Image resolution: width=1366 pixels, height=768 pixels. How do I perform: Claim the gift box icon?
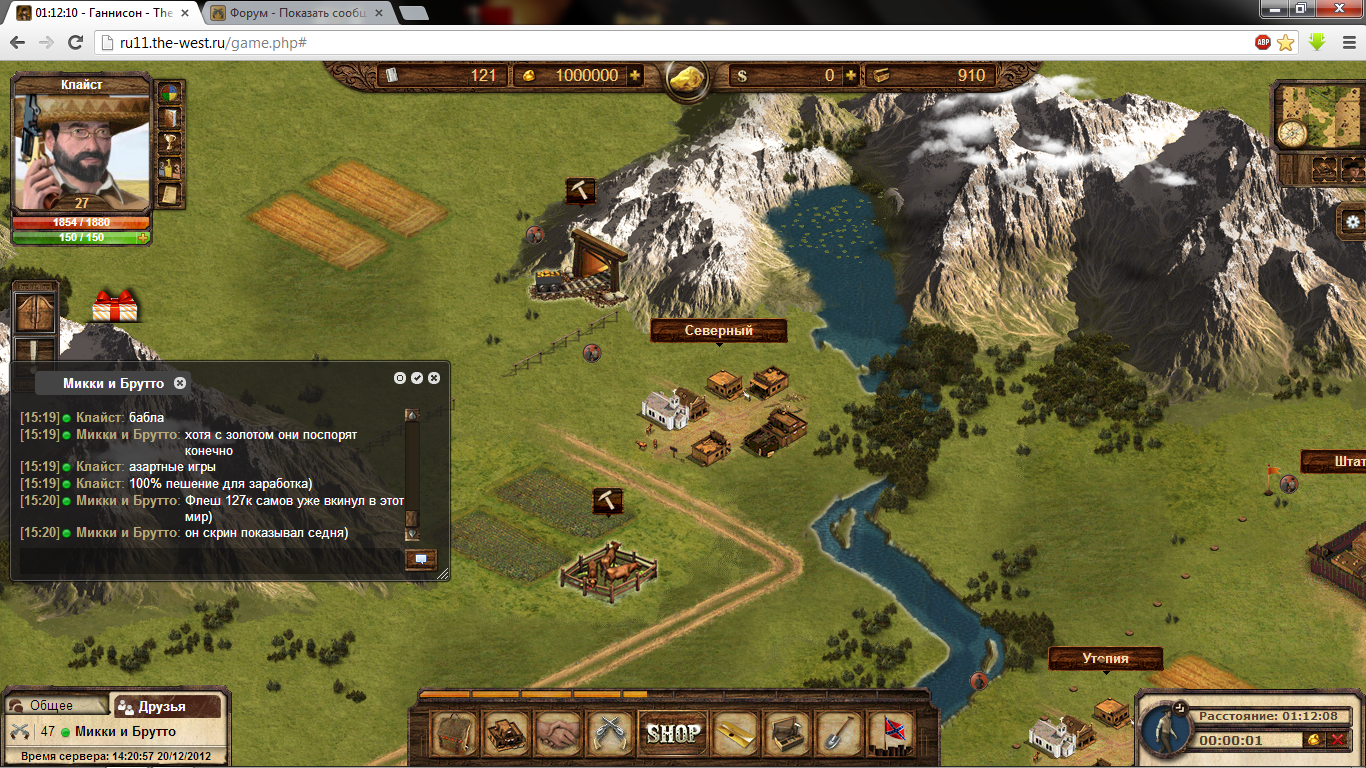tap(115, 306)
